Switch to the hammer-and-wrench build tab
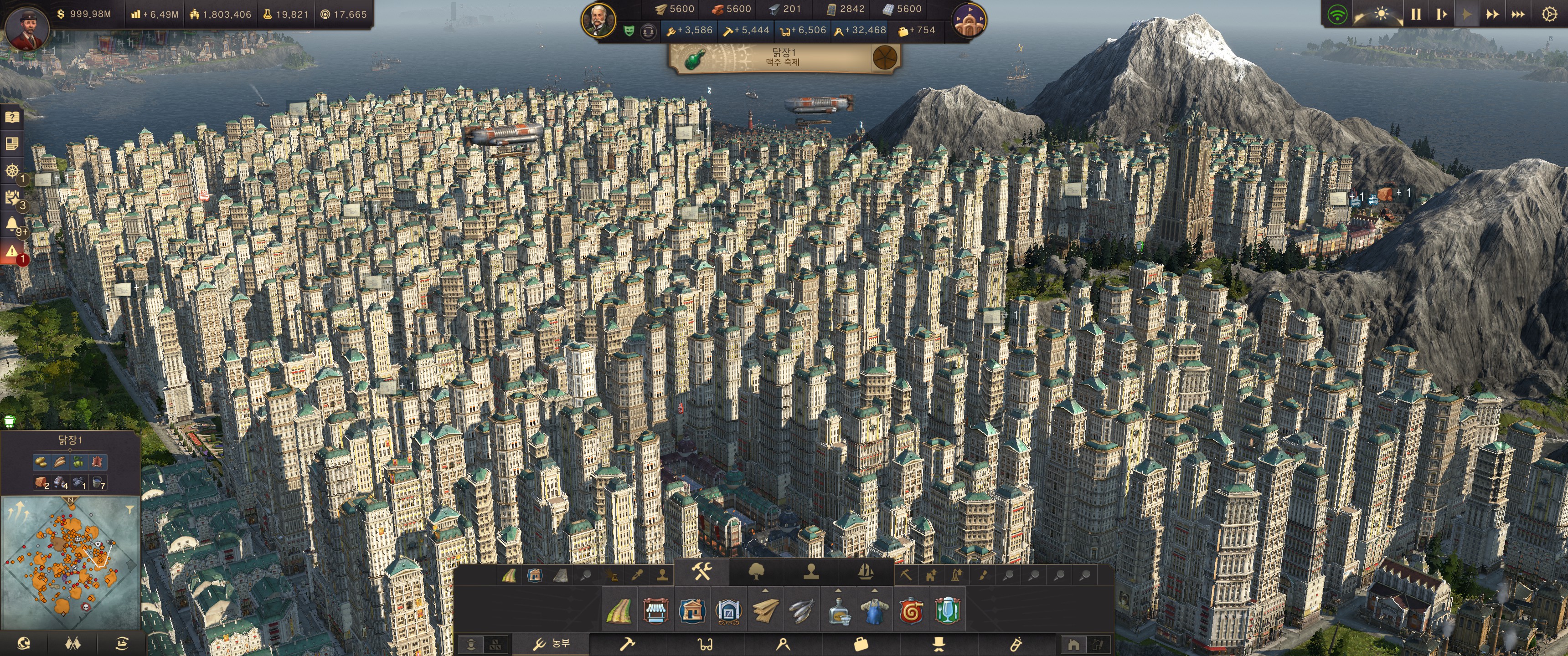Screen dimensions: 1568x656 702,572
